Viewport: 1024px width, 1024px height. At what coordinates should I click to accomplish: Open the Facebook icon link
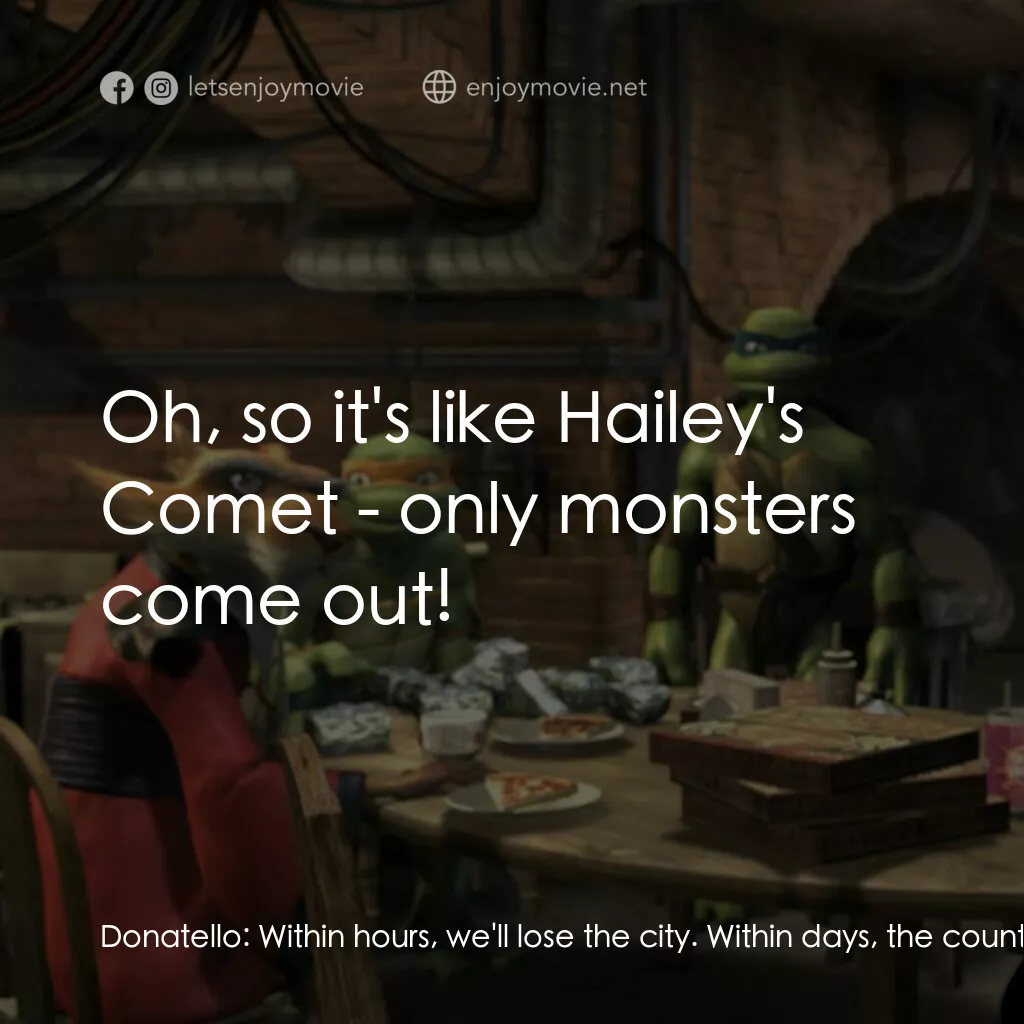tap(117, 88)
